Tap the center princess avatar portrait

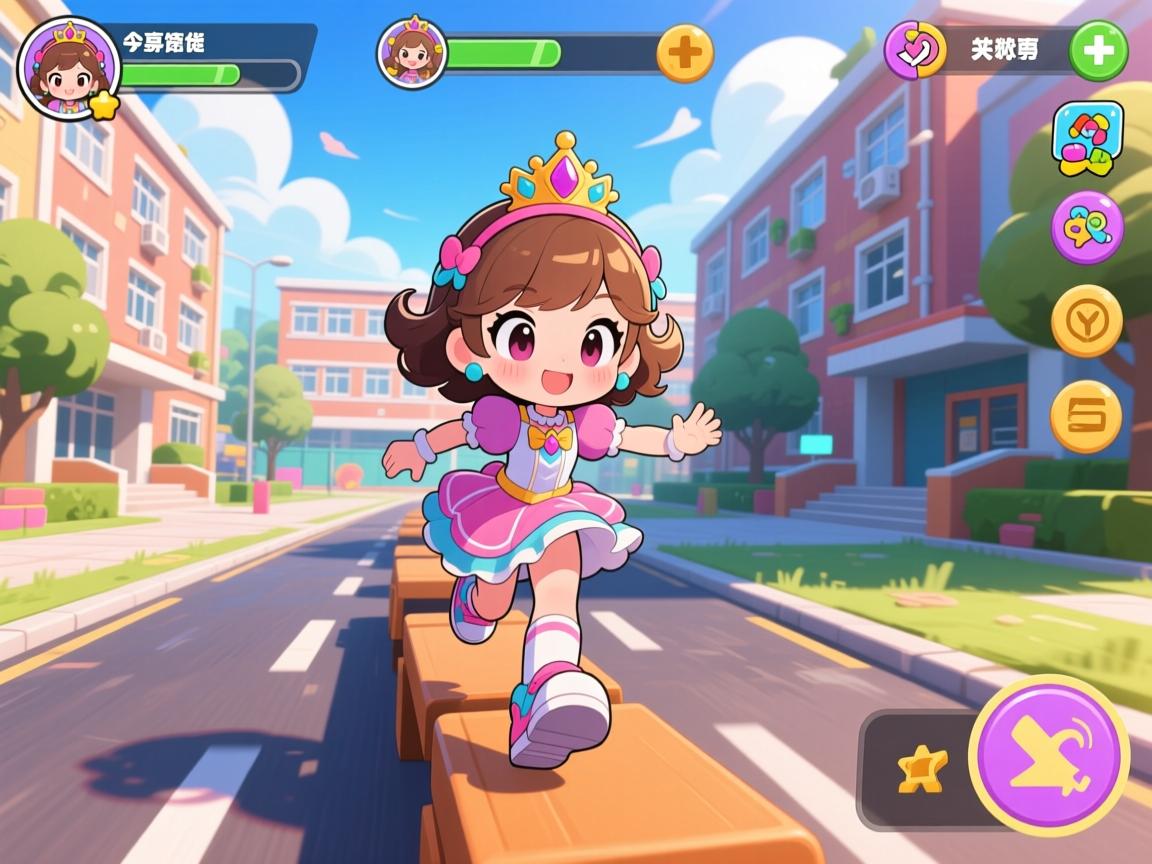(x=411, y=51)
